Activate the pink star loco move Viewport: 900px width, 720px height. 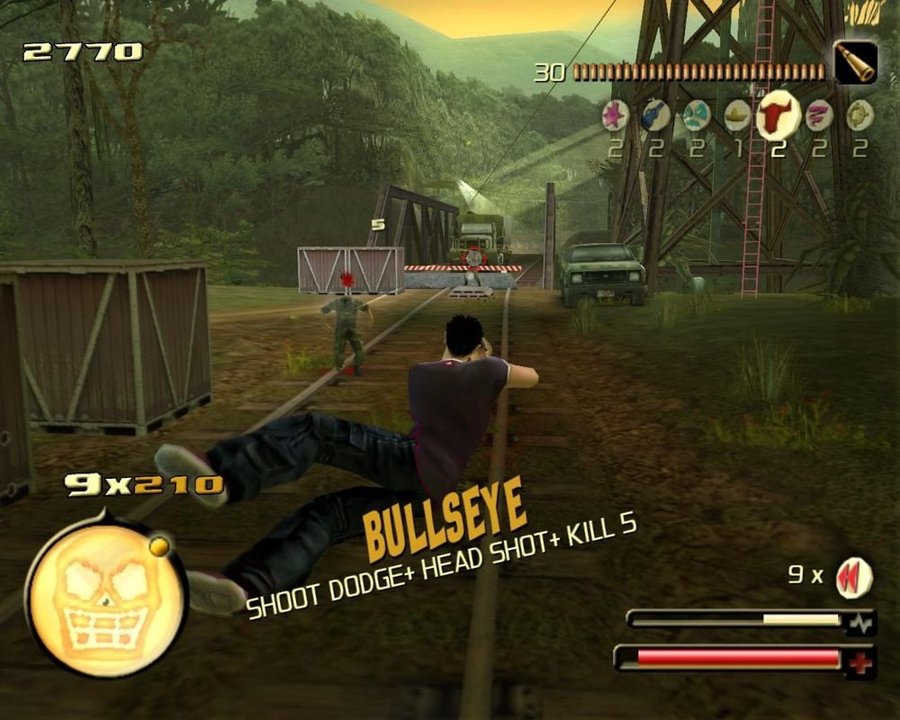(x=614, y=116)
